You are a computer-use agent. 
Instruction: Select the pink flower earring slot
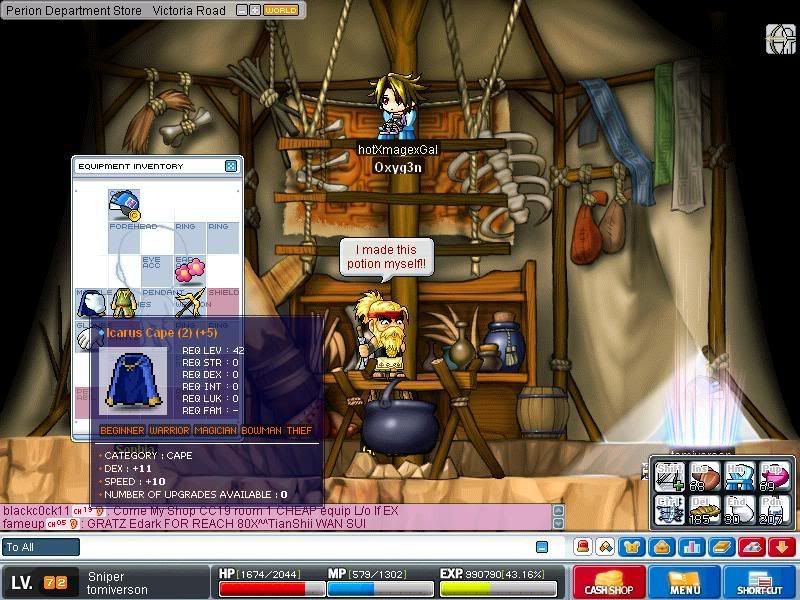(x=189, y=269)
